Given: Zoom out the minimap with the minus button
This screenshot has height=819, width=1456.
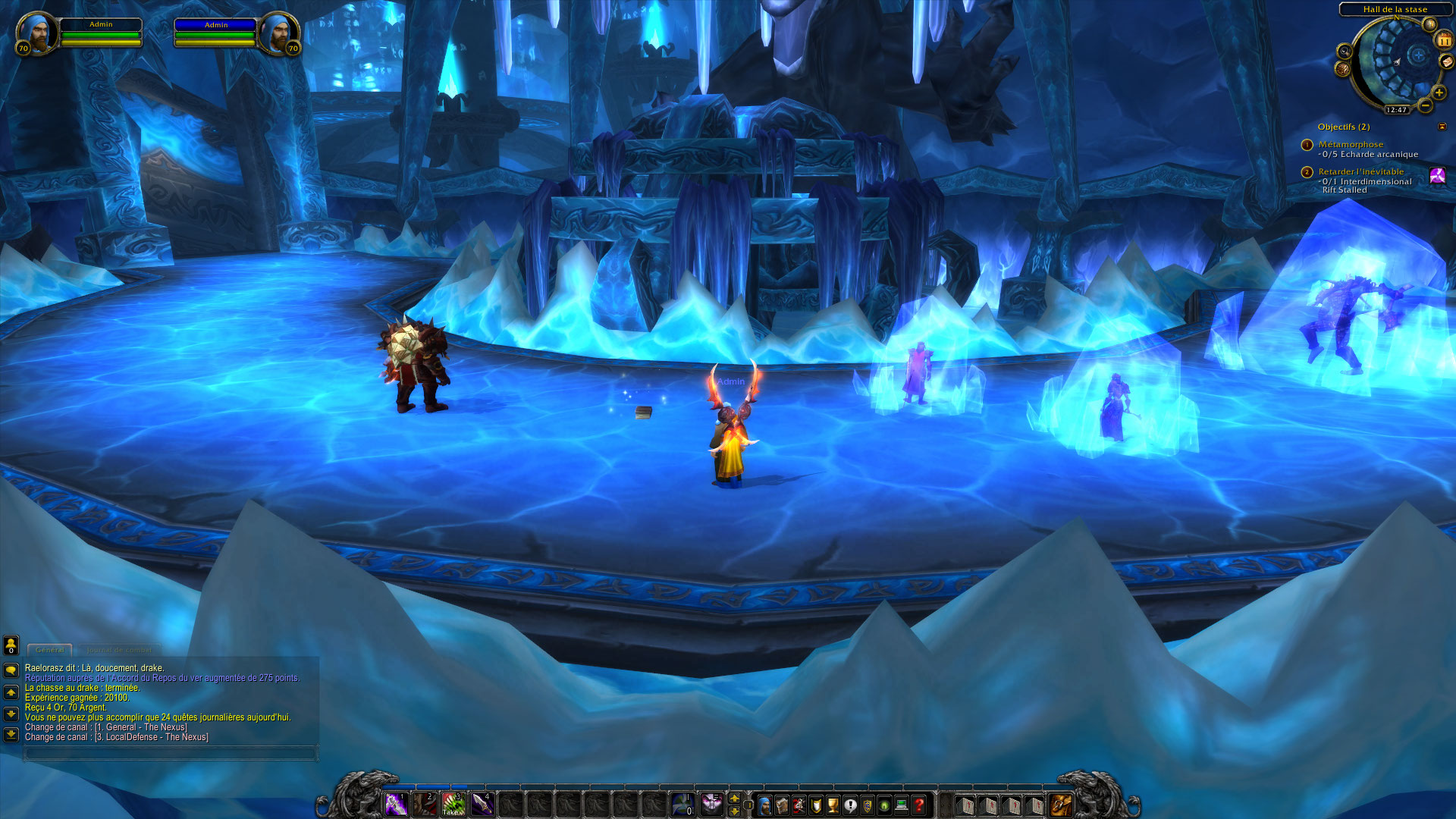Looking at the screenshot, I should tap(1425, 105).
